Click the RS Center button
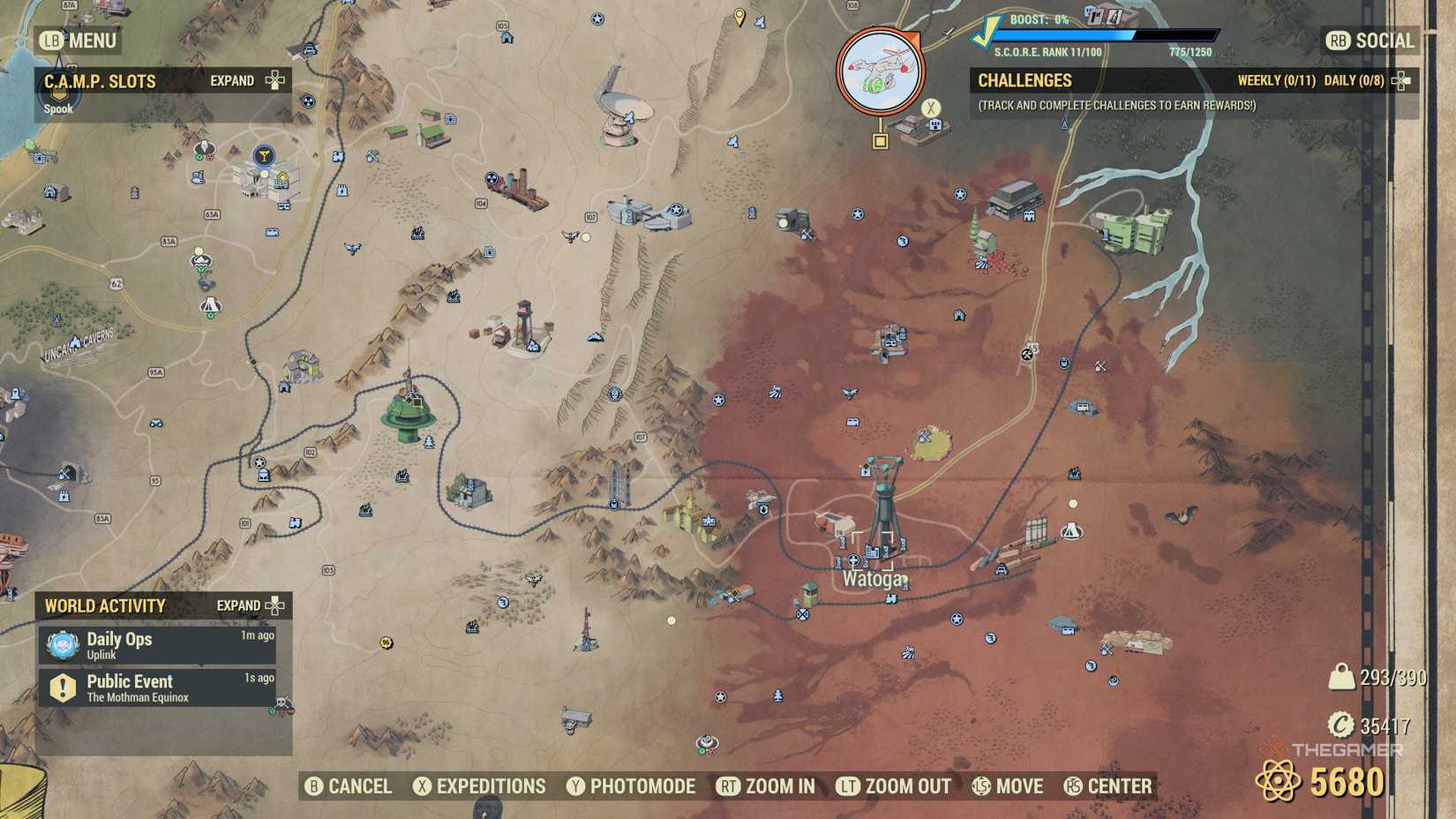Image resolution: width=1456 pixels, height=819 pixels. tap(1107, 785)
